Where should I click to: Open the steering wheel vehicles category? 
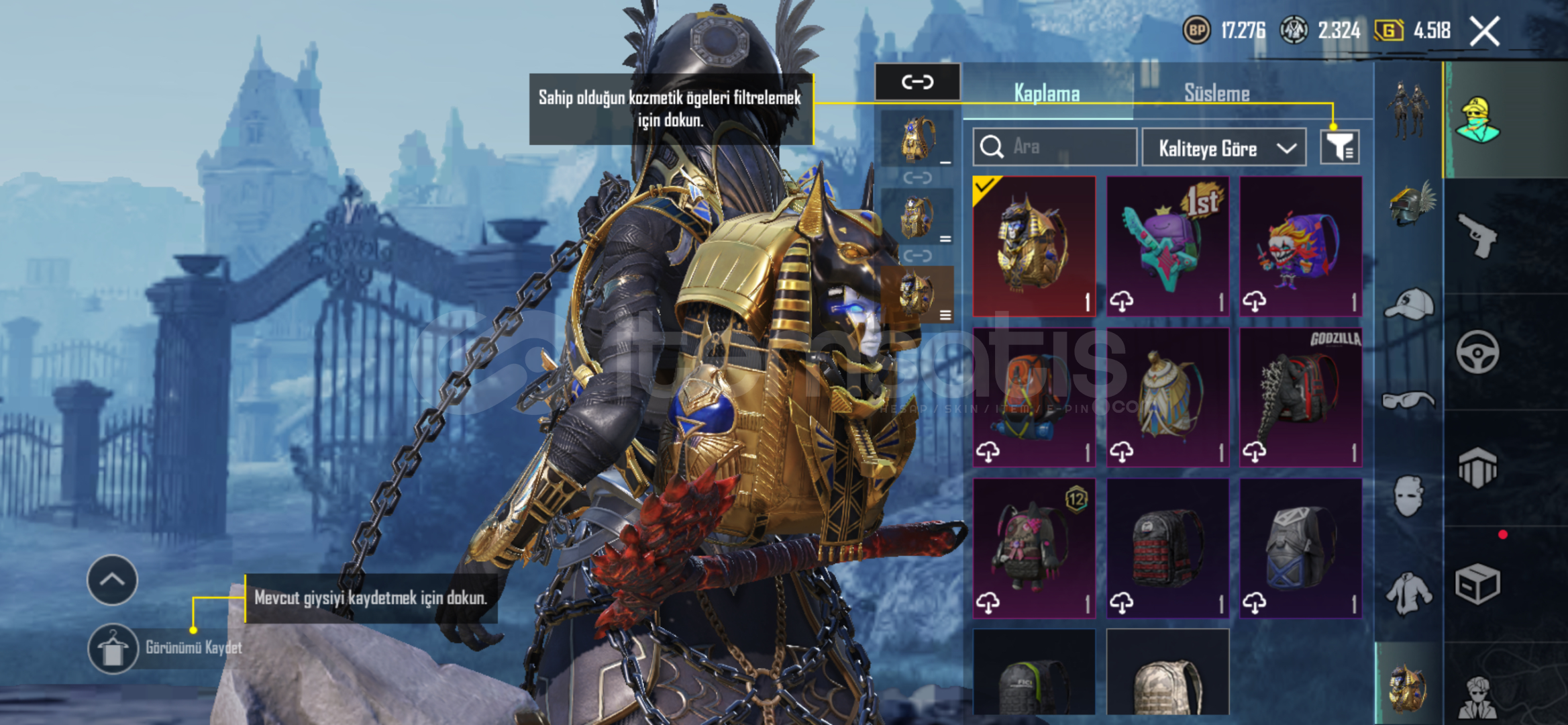1477,352
